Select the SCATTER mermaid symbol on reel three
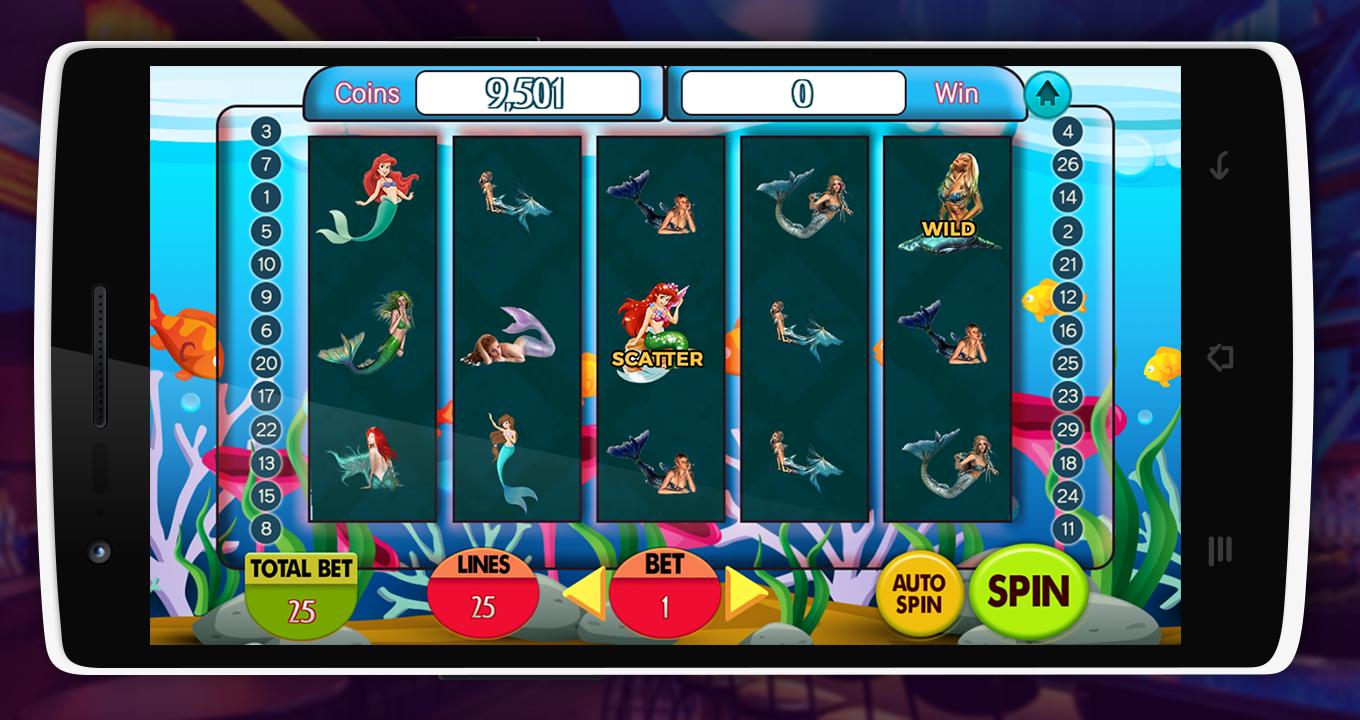 (658, 320)
